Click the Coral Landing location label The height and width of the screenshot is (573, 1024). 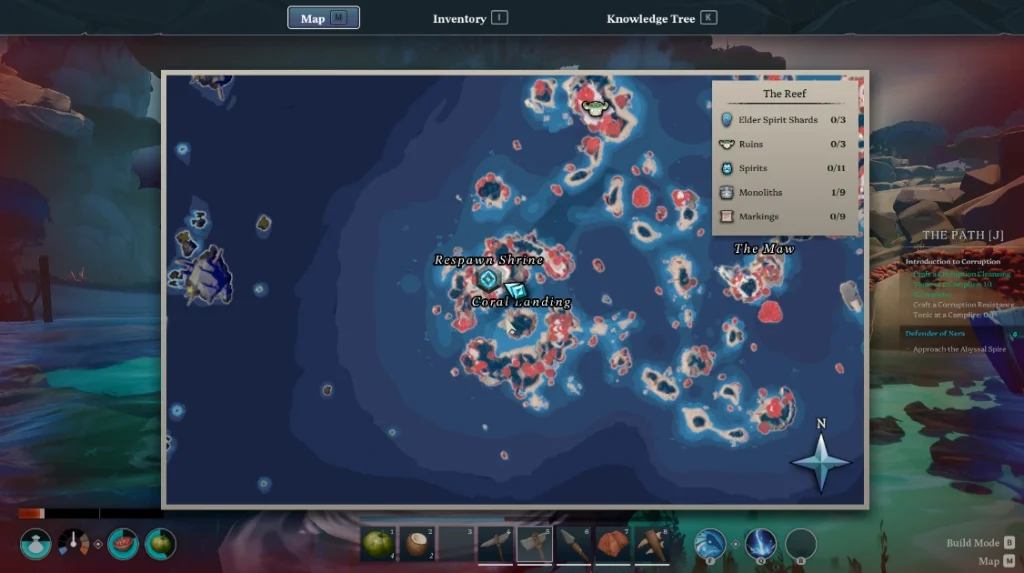point(521,302)
